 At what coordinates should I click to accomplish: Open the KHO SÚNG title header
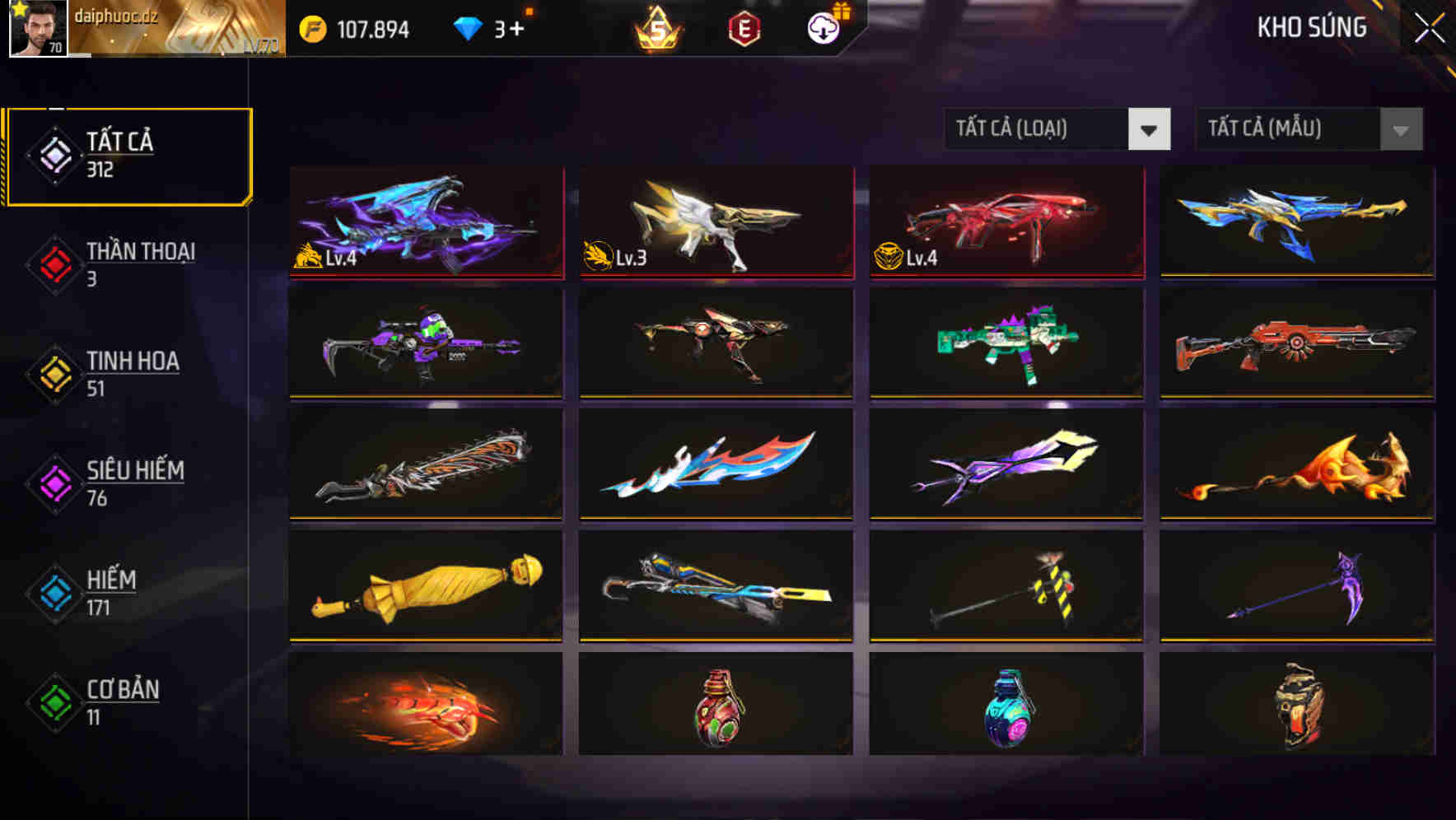tap(1312, 27)
